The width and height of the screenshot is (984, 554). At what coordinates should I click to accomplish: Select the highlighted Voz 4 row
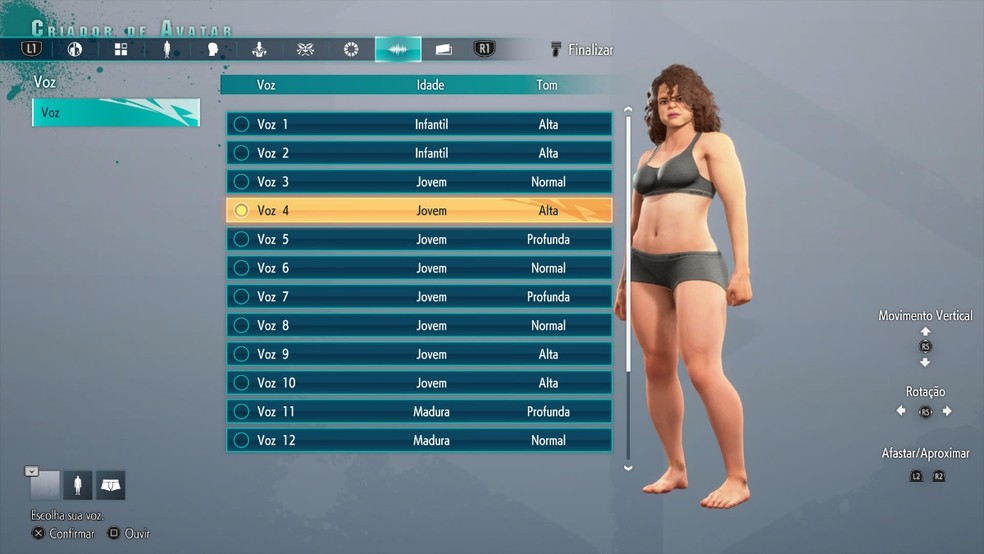click(x=418, y=211)
